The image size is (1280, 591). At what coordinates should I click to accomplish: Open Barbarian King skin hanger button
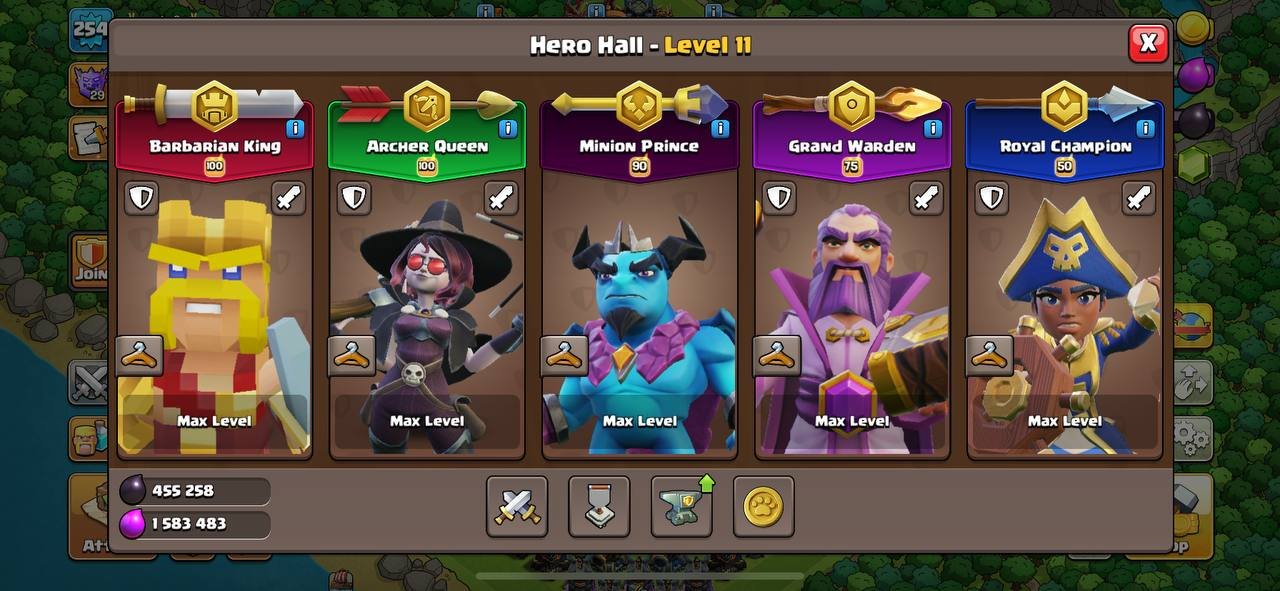coord(139,355)
